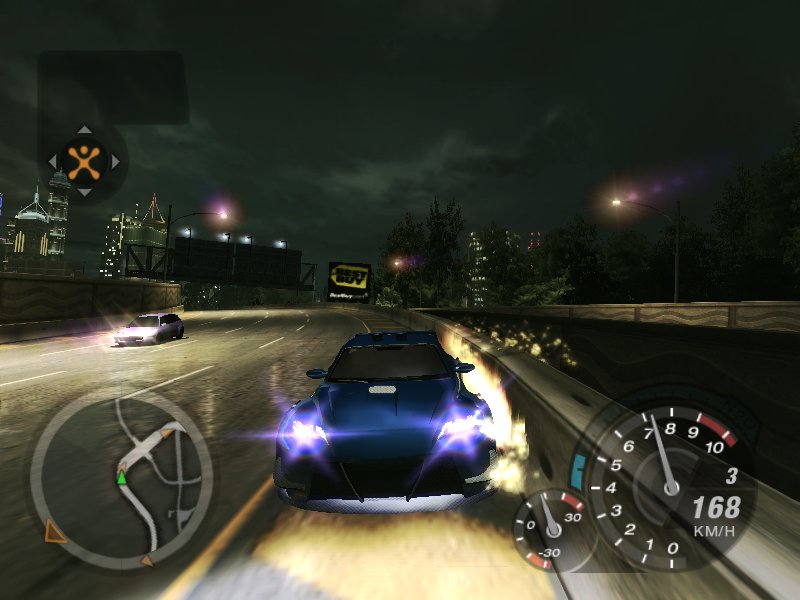Click the circular city minimap

121,478
